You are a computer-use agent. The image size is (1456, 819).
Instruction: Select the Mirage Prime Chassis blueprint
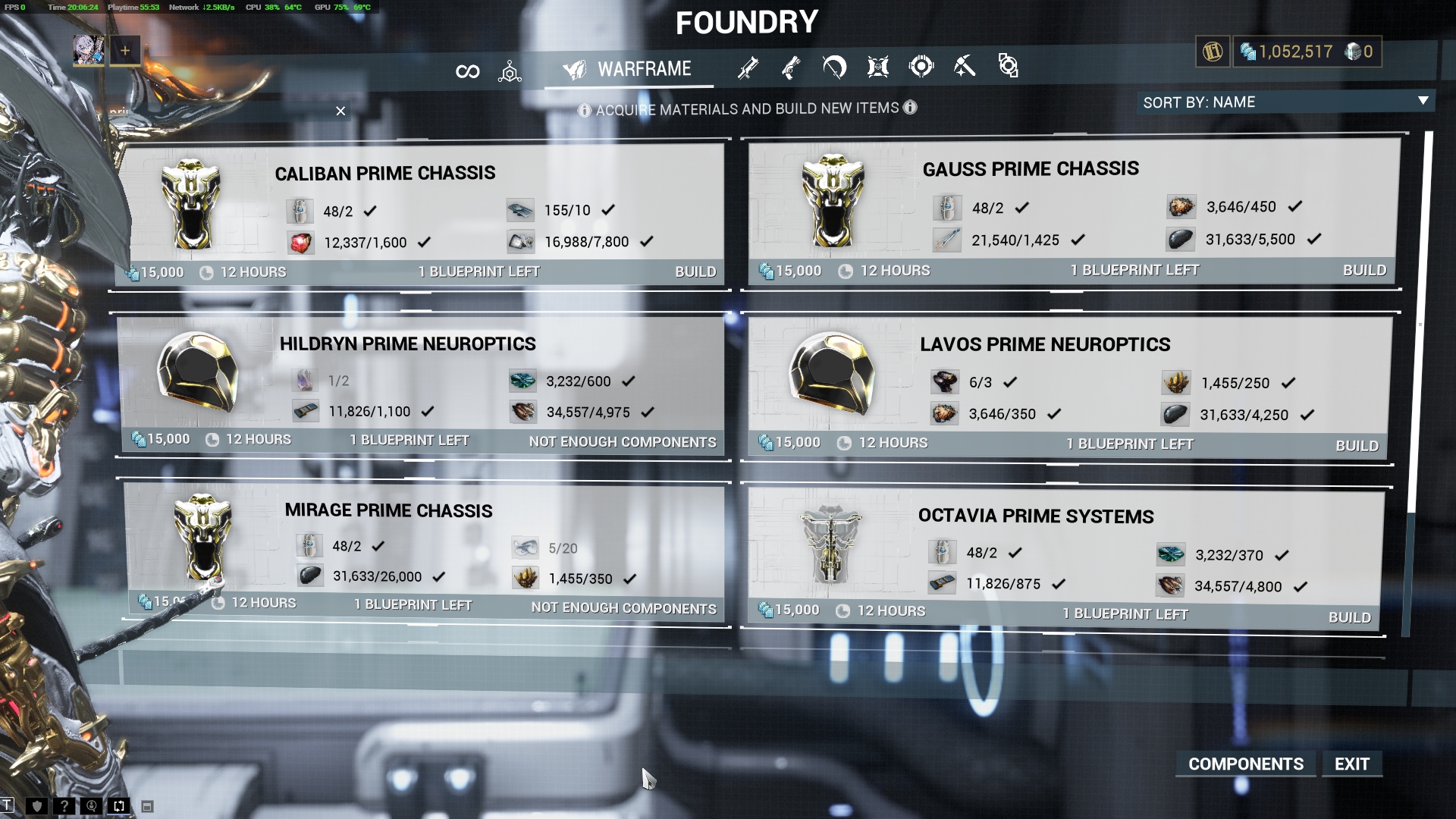388,510
